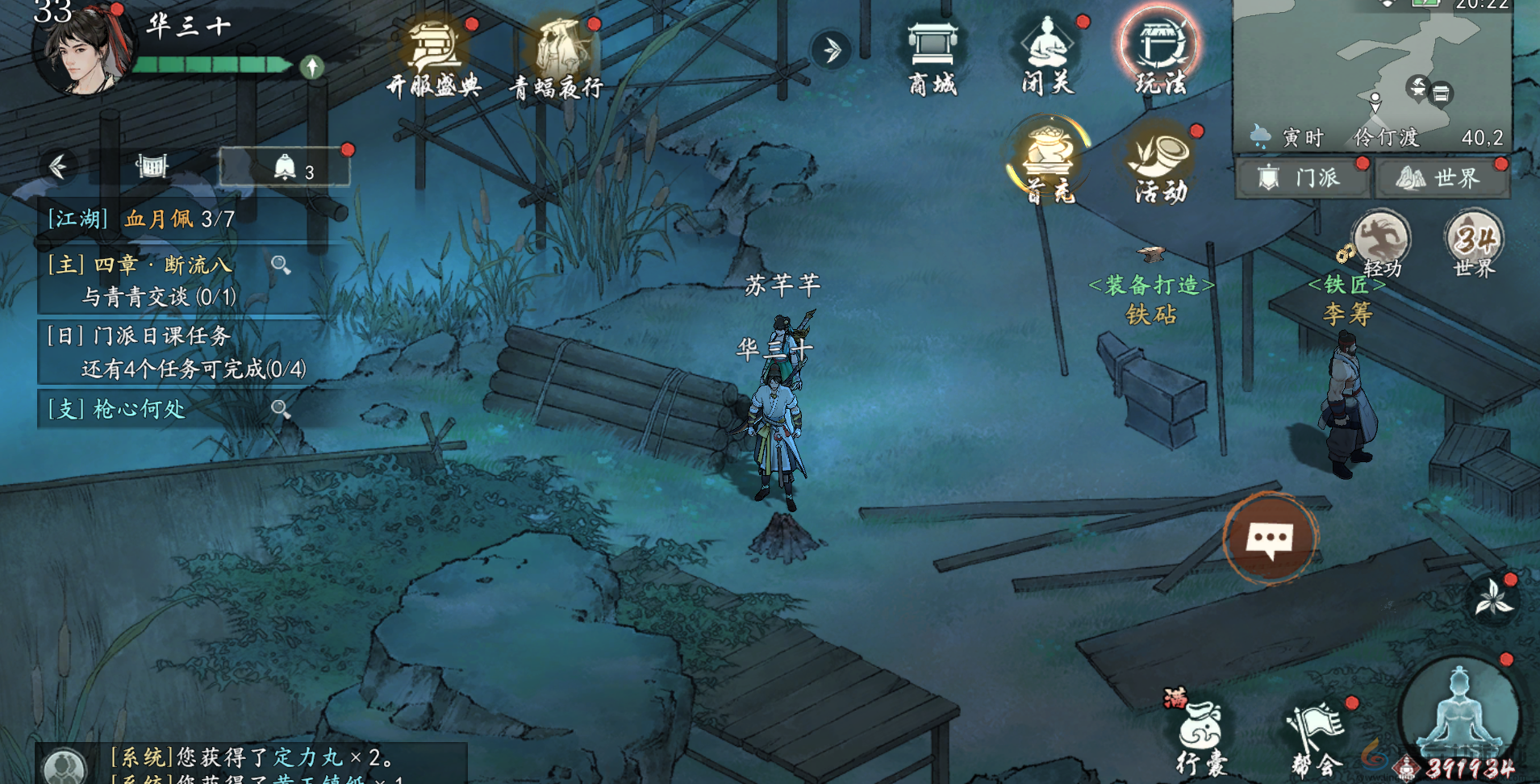Open the 门派日课任务 daily quest
Image resolution: width=1540 pixels, height=784 pixels.
point(177,352)
